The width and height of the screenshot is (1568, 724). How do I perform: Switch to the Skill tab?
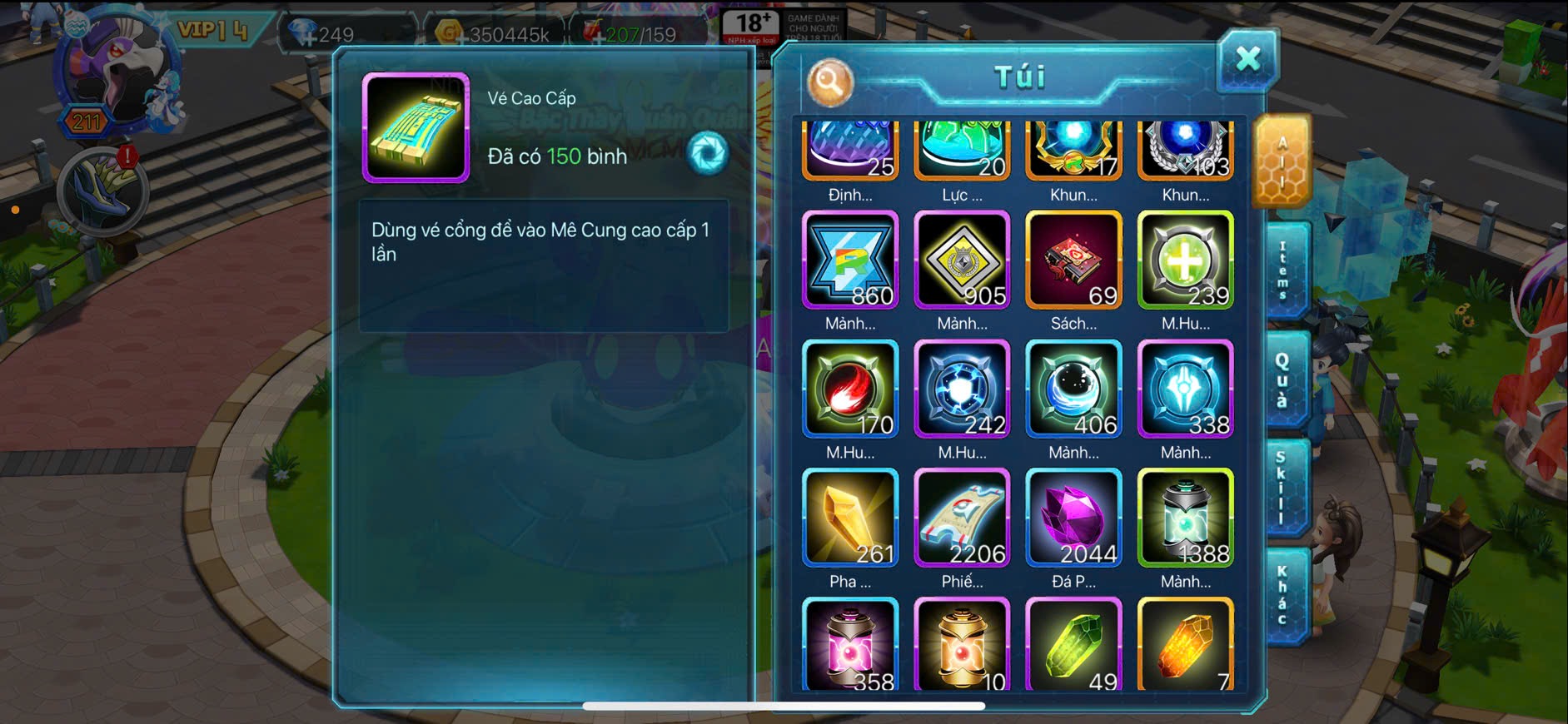[x=1283, y=488]
